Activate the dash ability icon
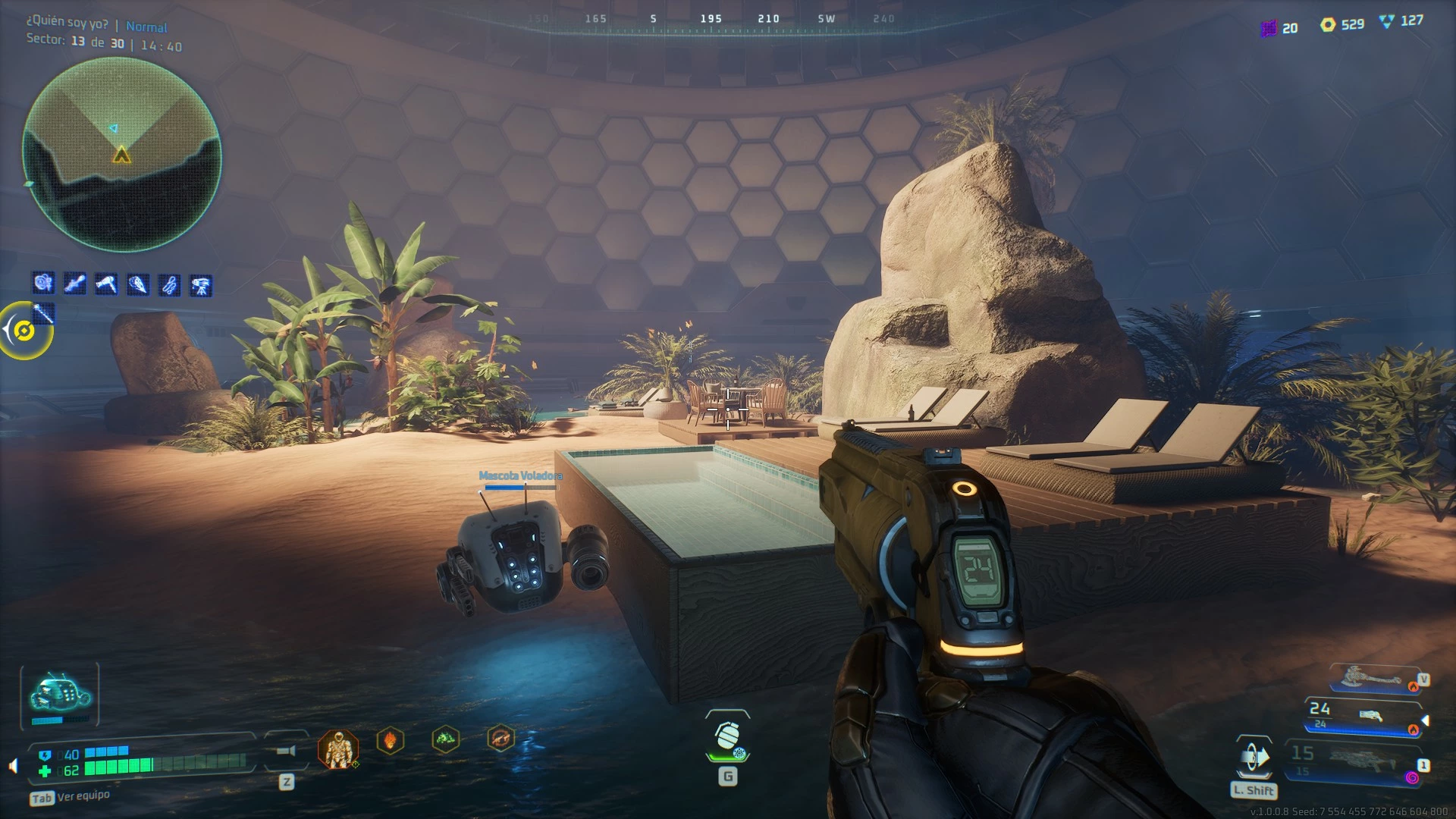This screenshot has width=1456, height=819. (1254, 758)
